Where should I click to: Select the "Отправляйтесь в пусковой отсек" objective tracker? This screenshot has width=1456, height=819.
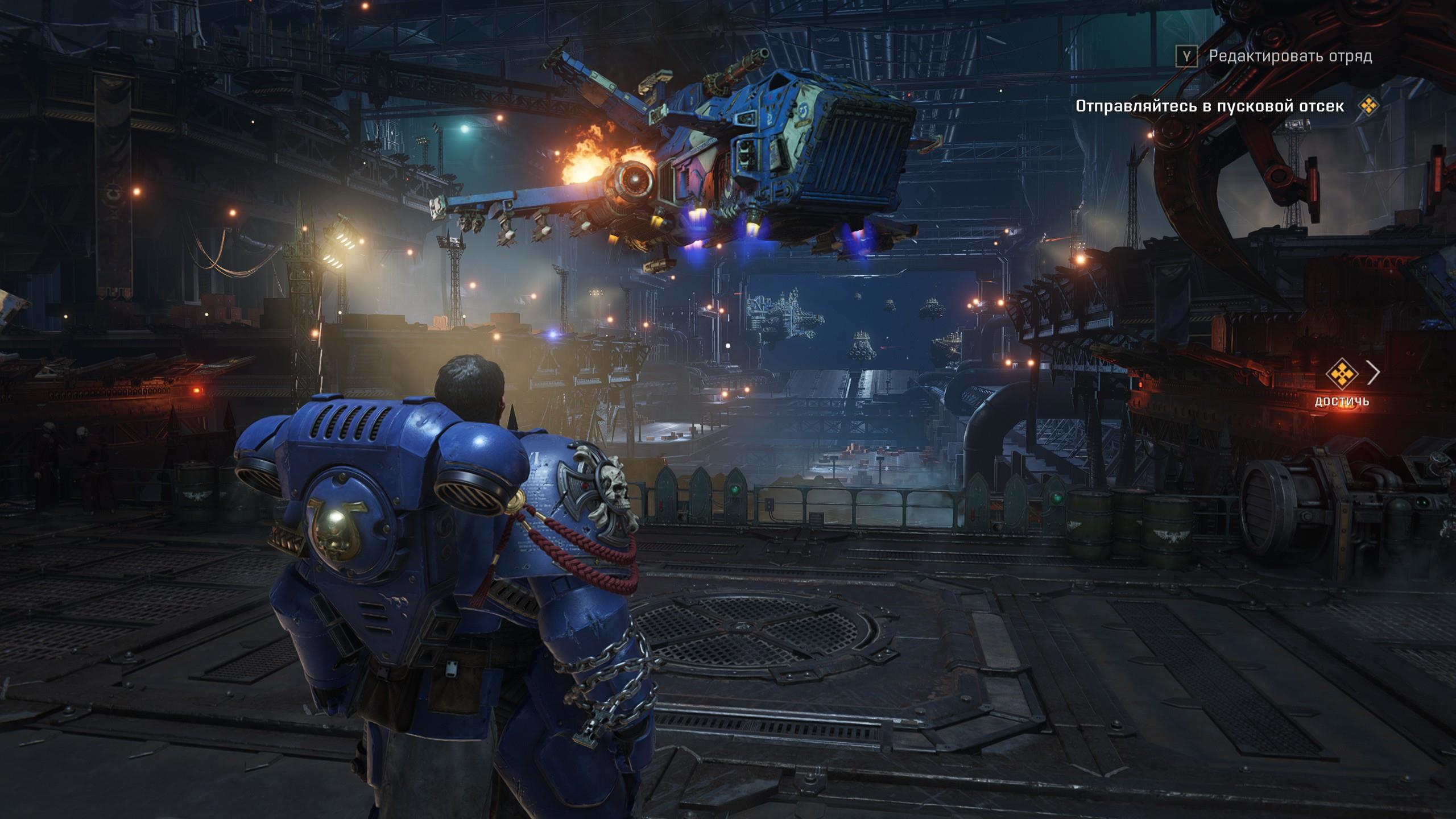pos(1210,106)
